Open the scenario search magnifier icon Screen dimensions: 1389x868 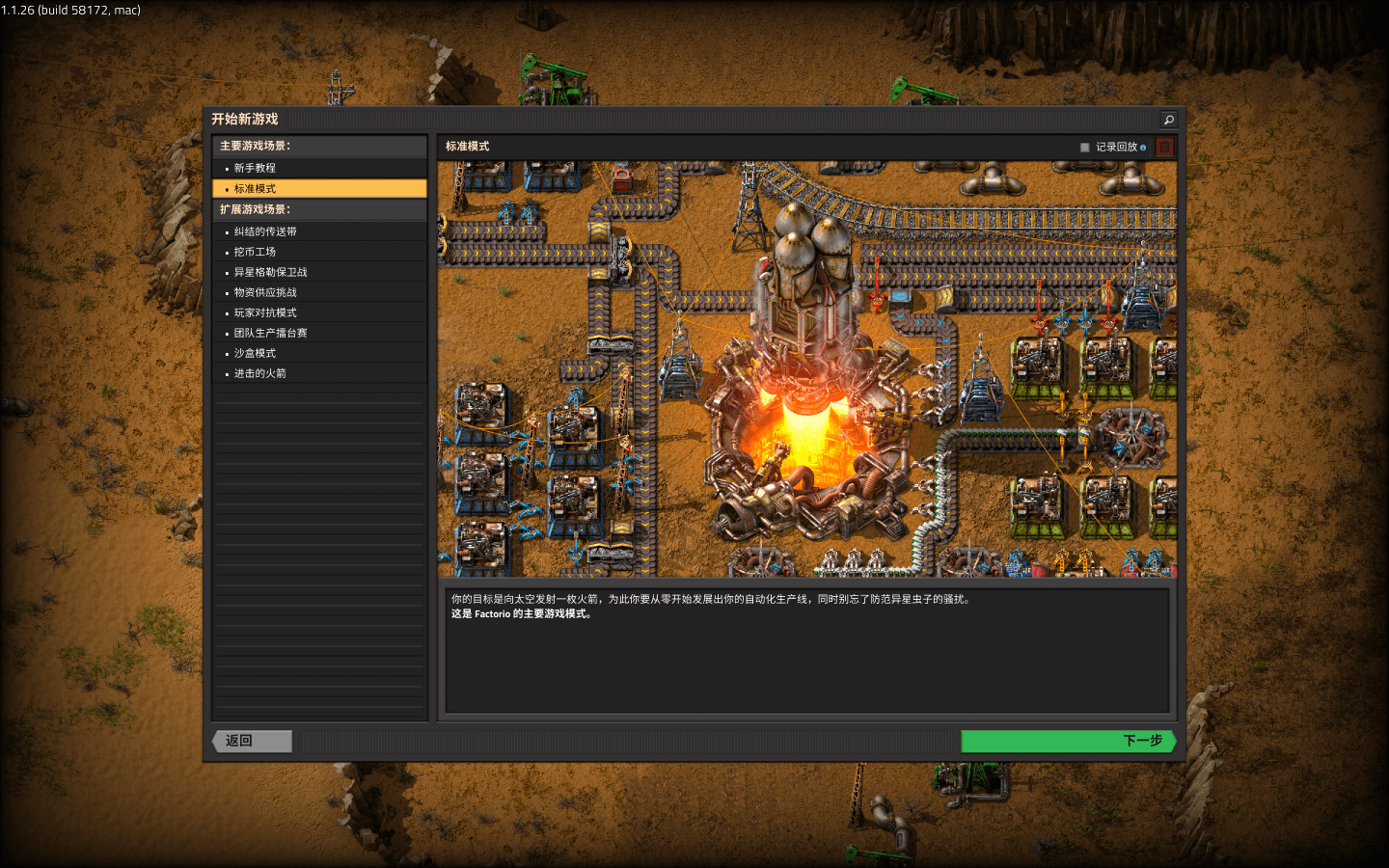coord(1168,120)
